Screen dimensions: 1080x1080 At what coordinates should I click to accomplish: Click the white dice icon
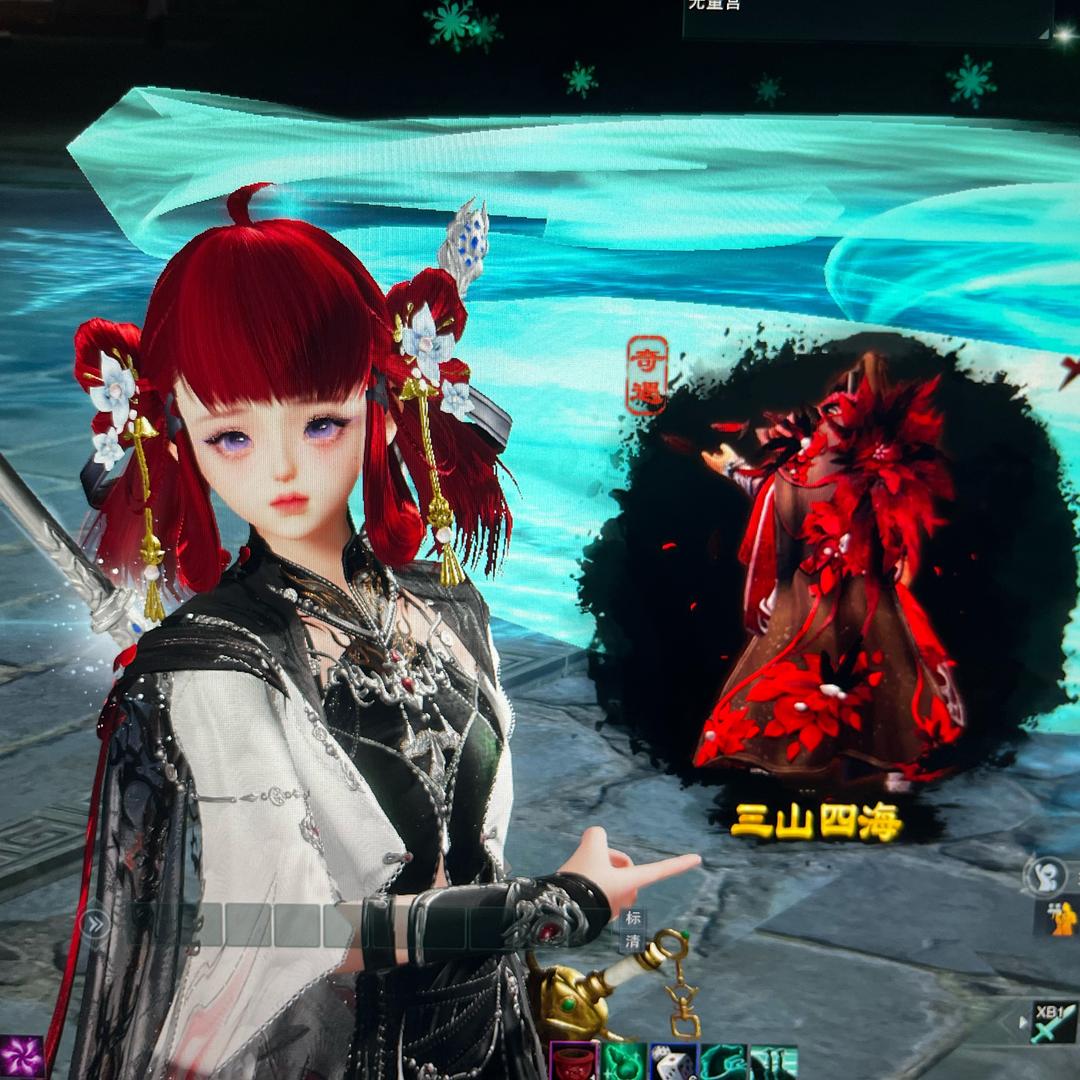coord(672,1062)
